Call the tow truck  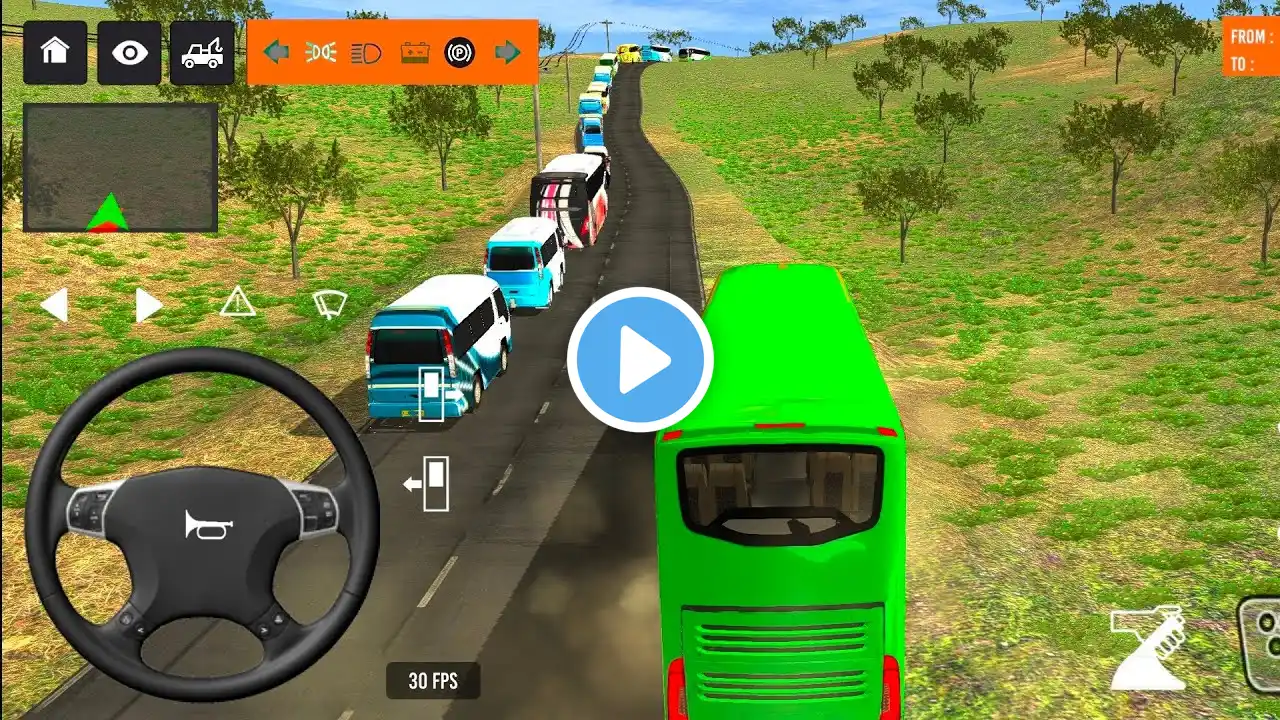(202, 52)
